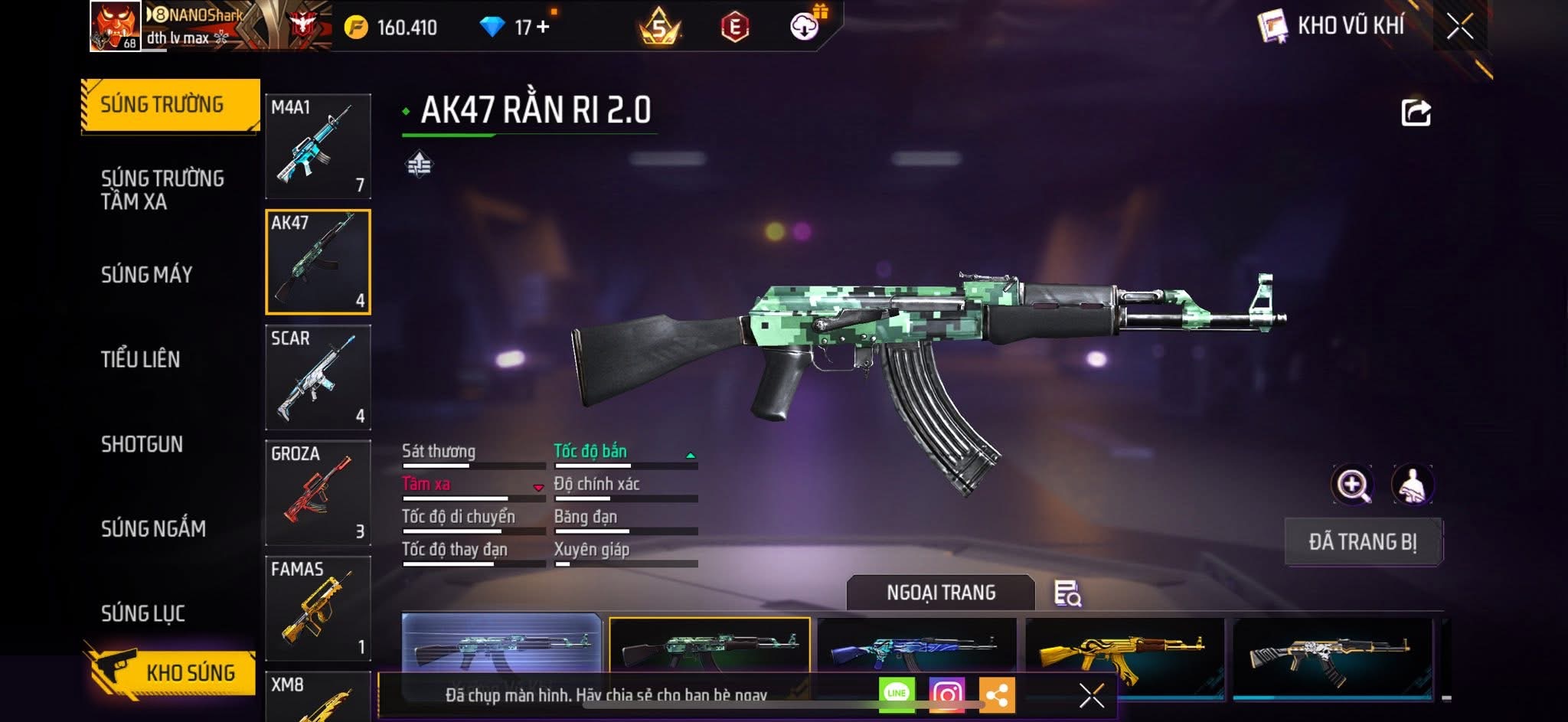Image resolution: width=1568 pixels, height=722 pixels.
Task: Select the M4A1 weapon tile
Action: click(x=318, y=146)
